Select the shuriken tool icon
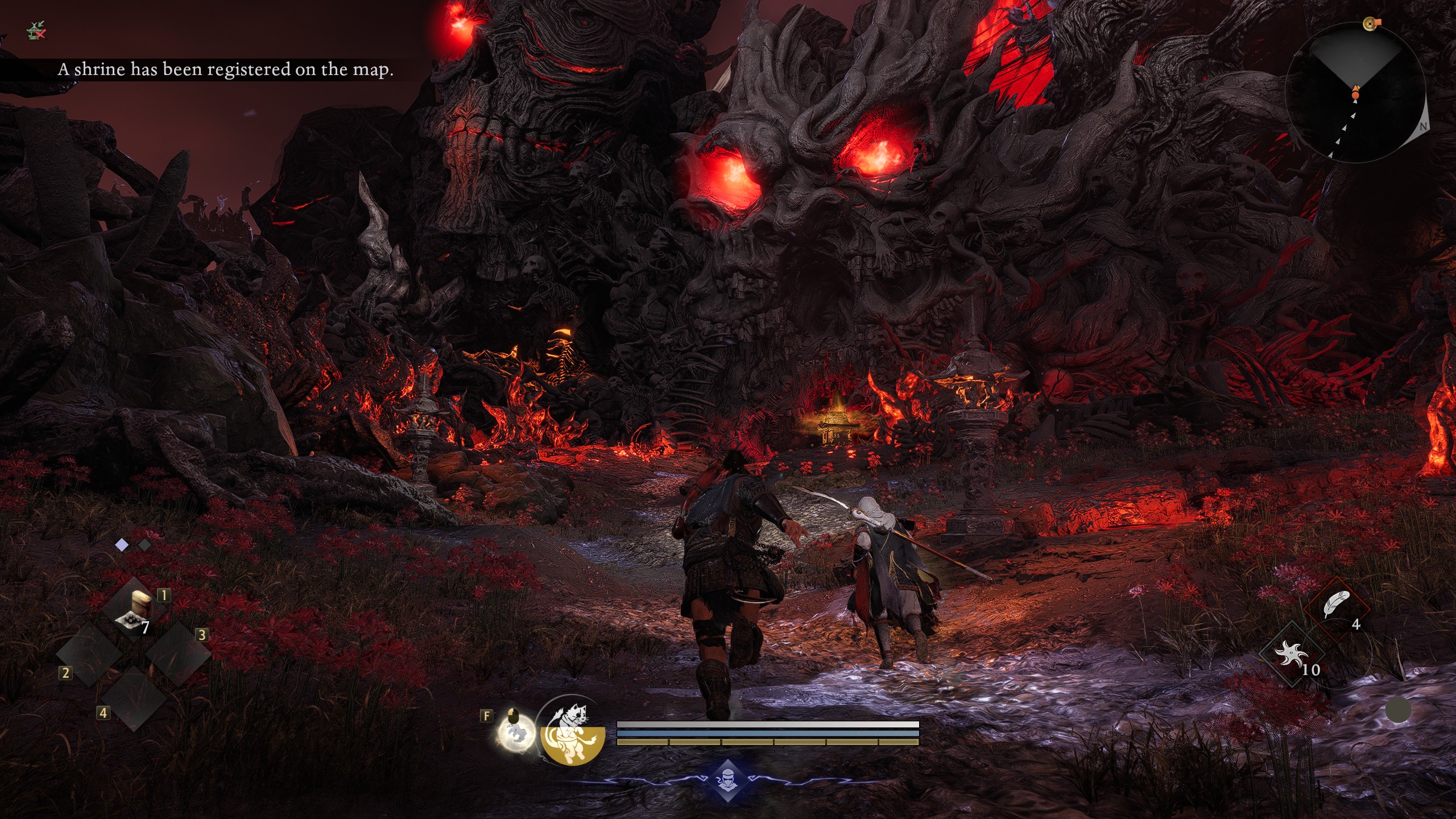 tap(1290, 654)
